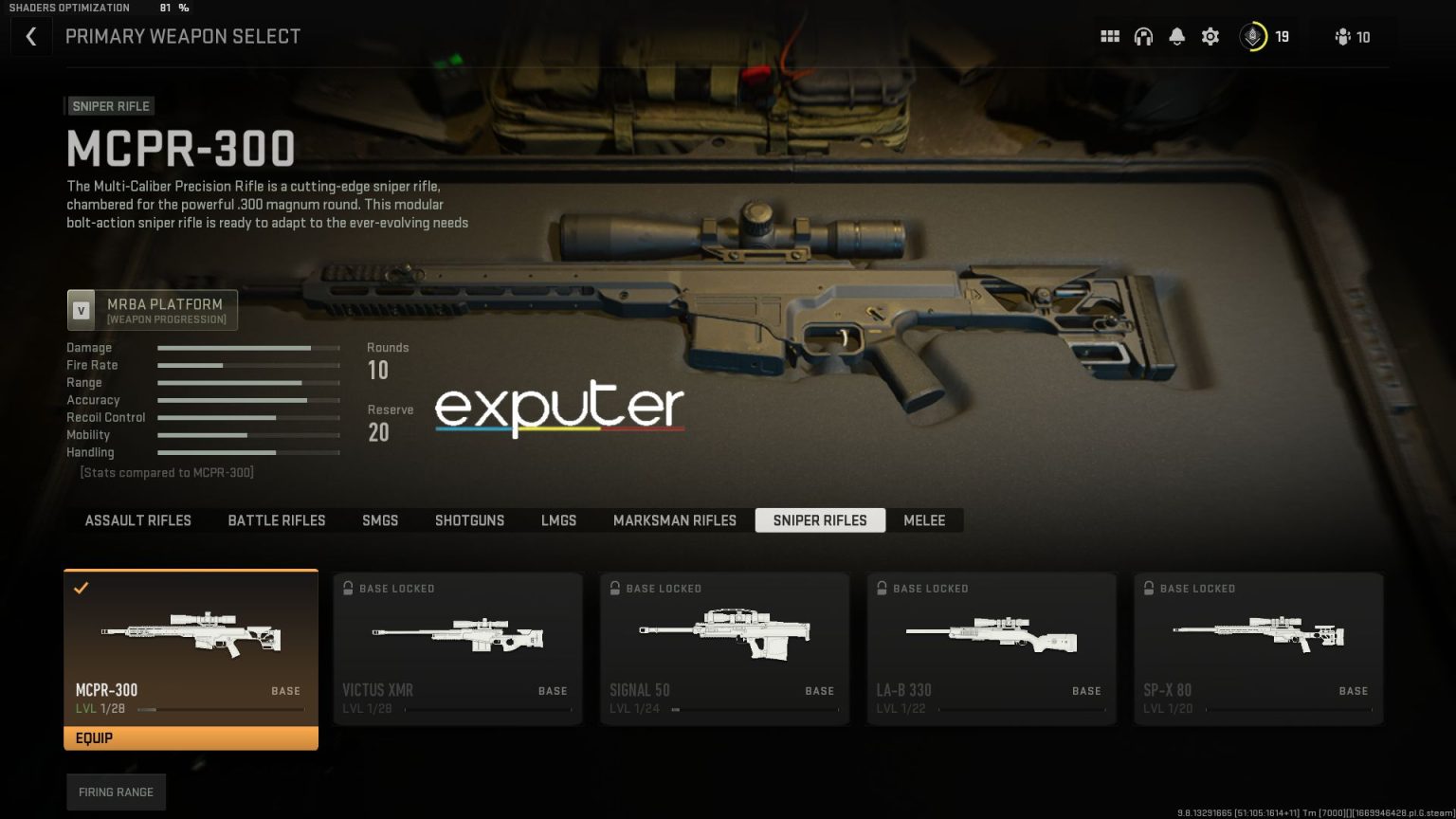This screenshot has height=819, width=1456.
Task: Equip the MCPR-300 sniper rifle
Action: click(191, 737)
